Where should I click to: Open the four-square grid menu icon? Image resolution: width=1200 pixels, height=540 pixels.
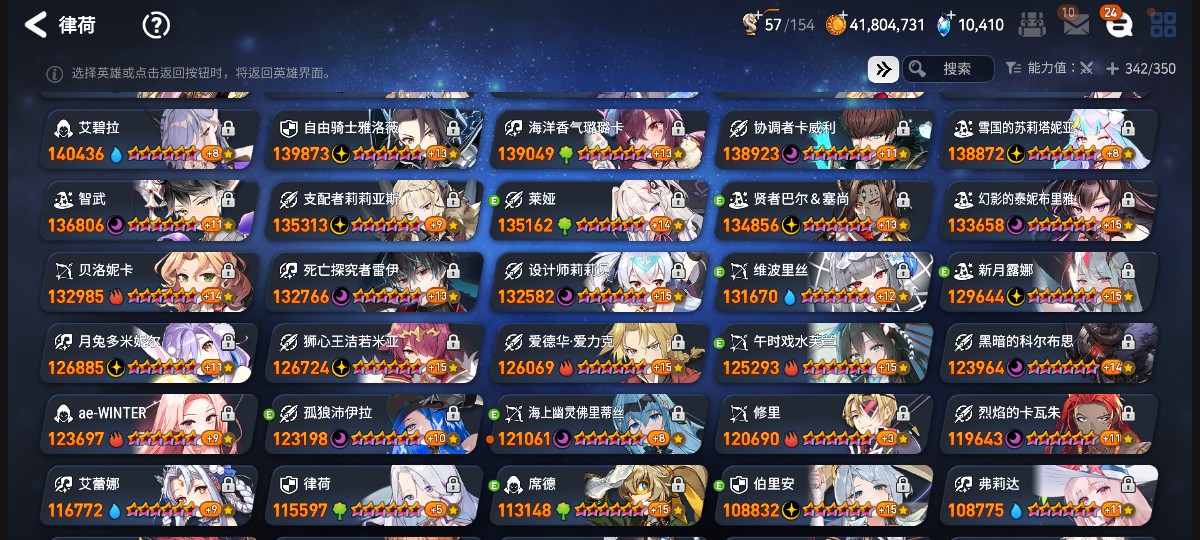[1163, 25]
